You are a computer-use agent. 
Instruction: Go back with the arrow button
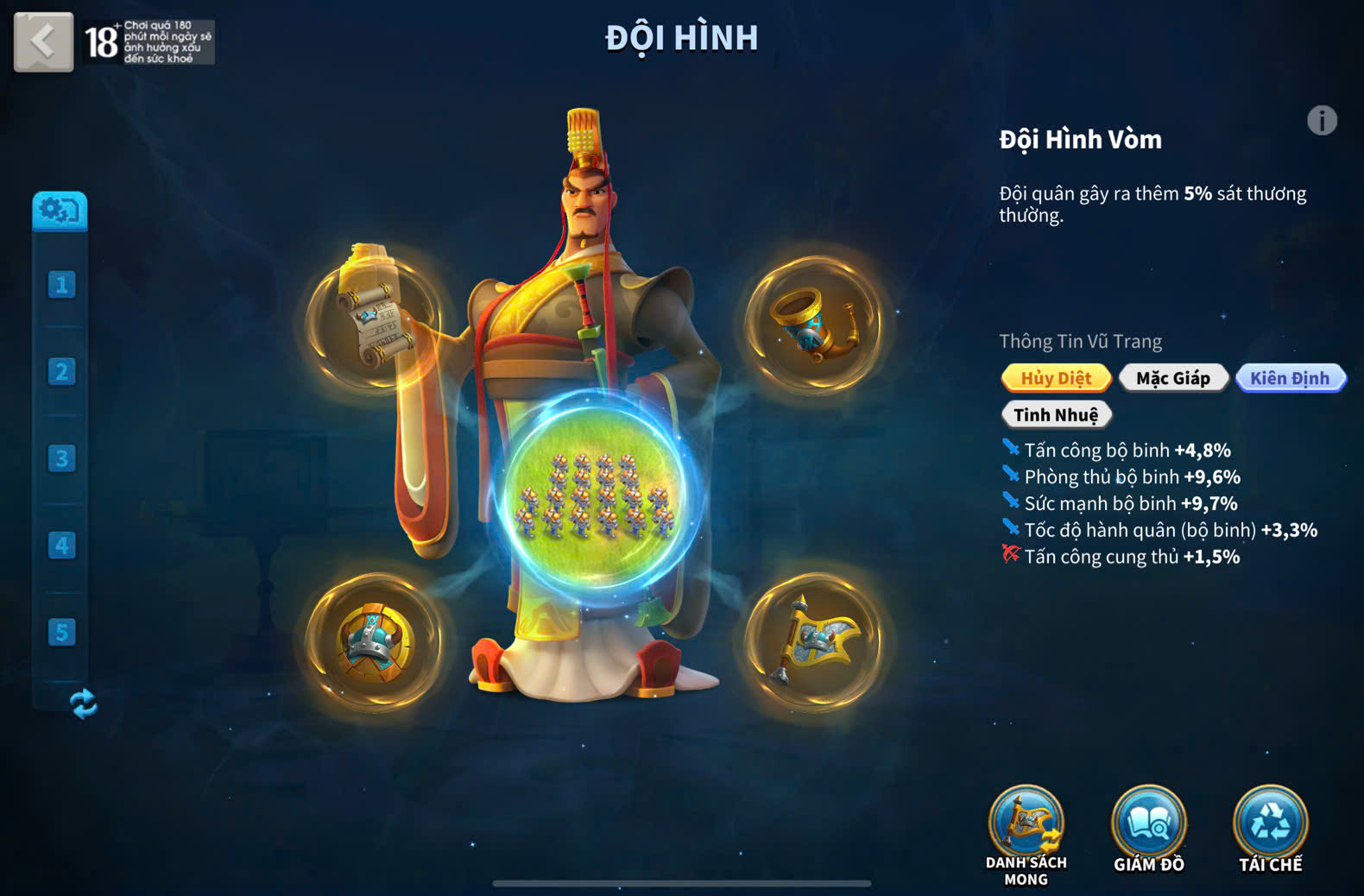click(x=43, y=41)
